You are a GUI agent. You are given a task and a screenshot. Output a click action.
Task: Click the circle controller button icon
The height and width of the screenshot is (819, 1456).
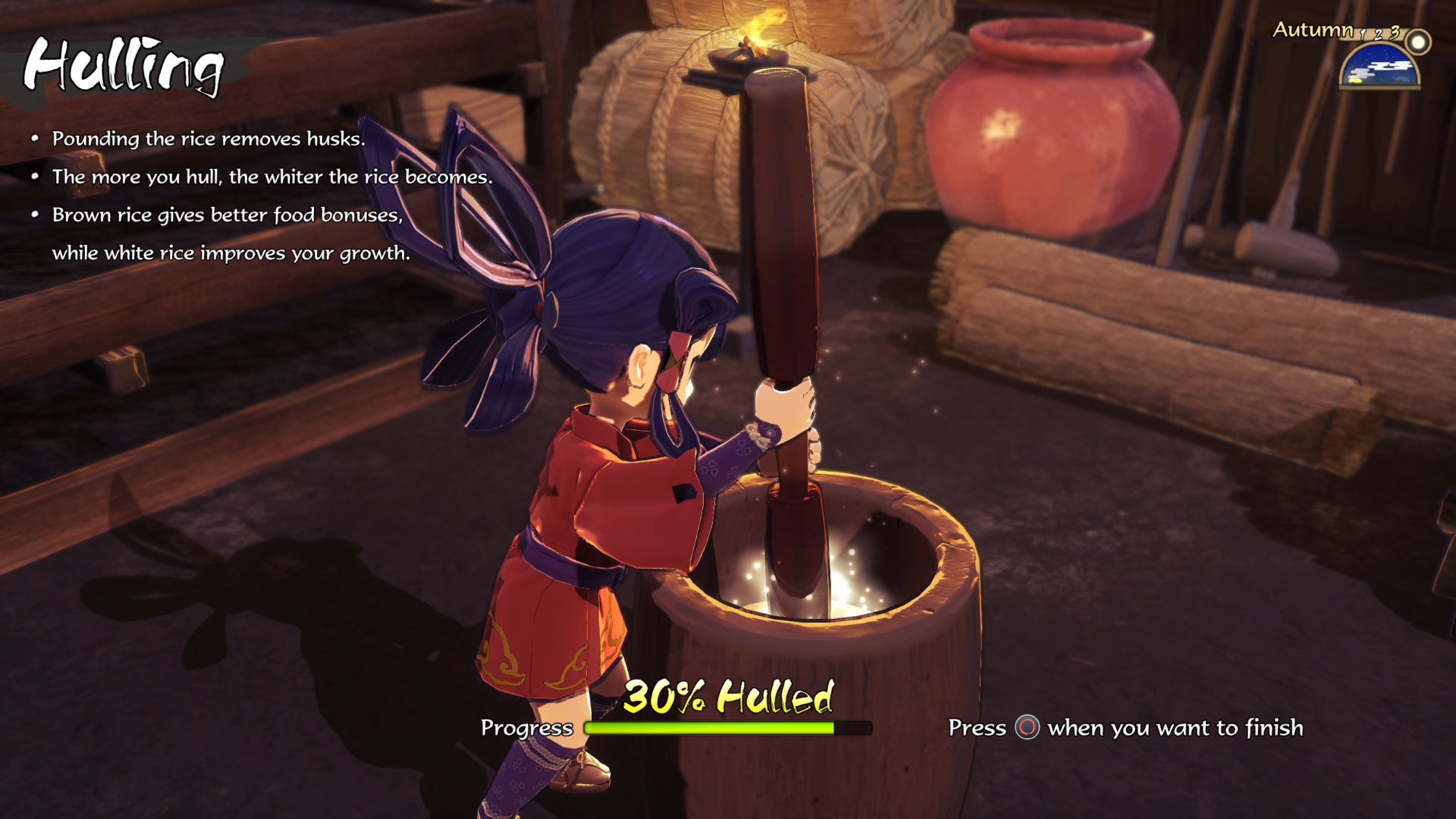(x=1029, y=727)
